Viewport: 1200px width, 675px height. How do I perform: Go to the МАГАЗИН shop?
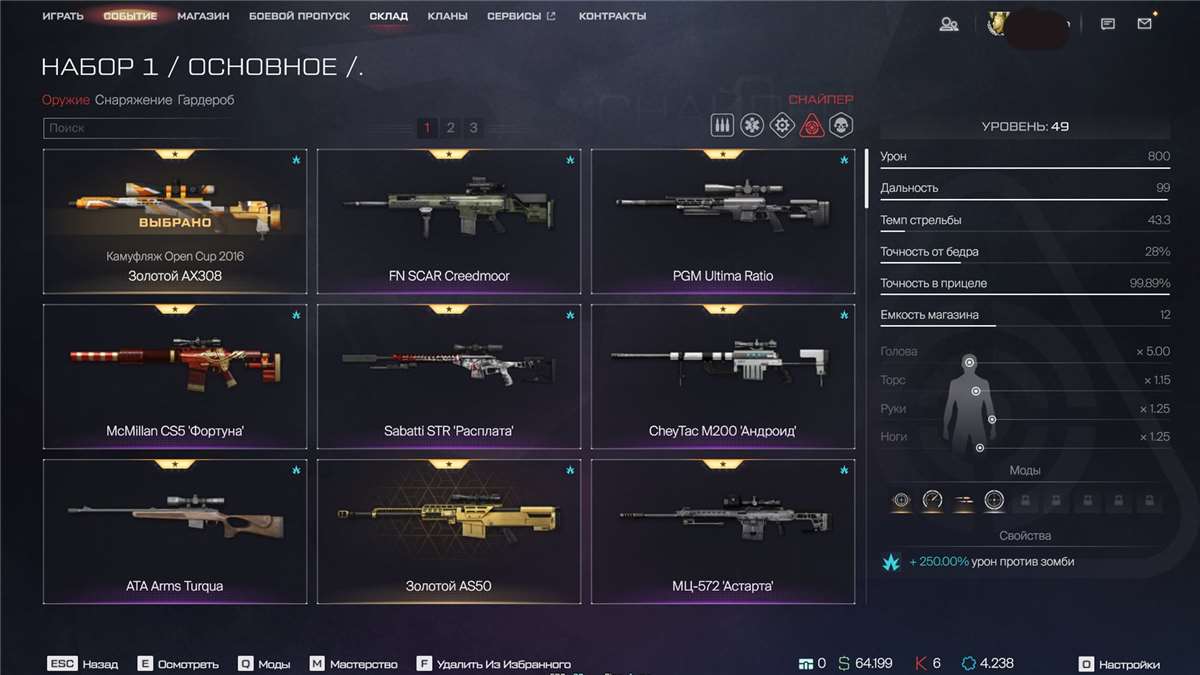203,16
